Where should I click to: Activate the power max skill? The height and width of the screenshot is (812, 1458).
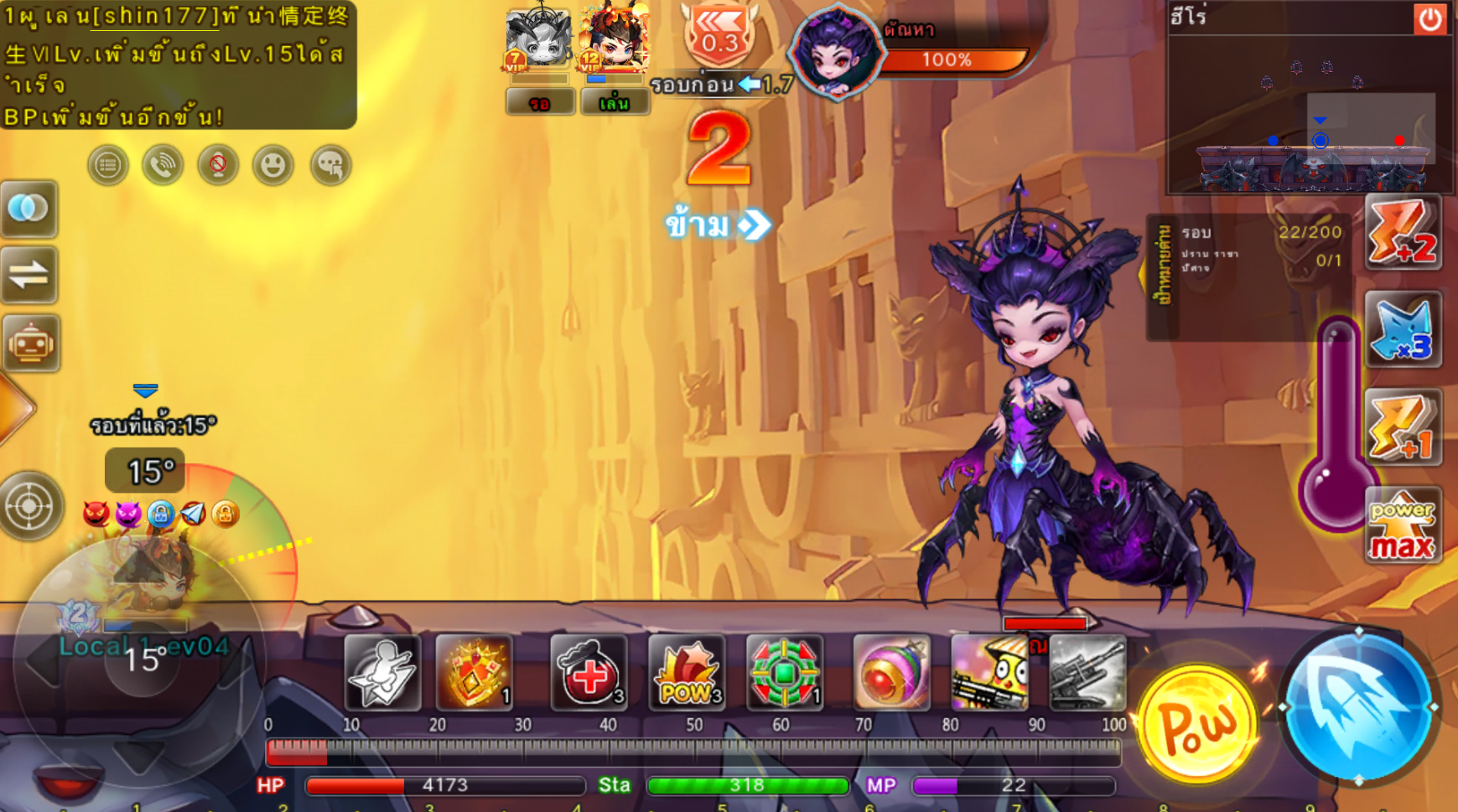[x=1403, y=526]
